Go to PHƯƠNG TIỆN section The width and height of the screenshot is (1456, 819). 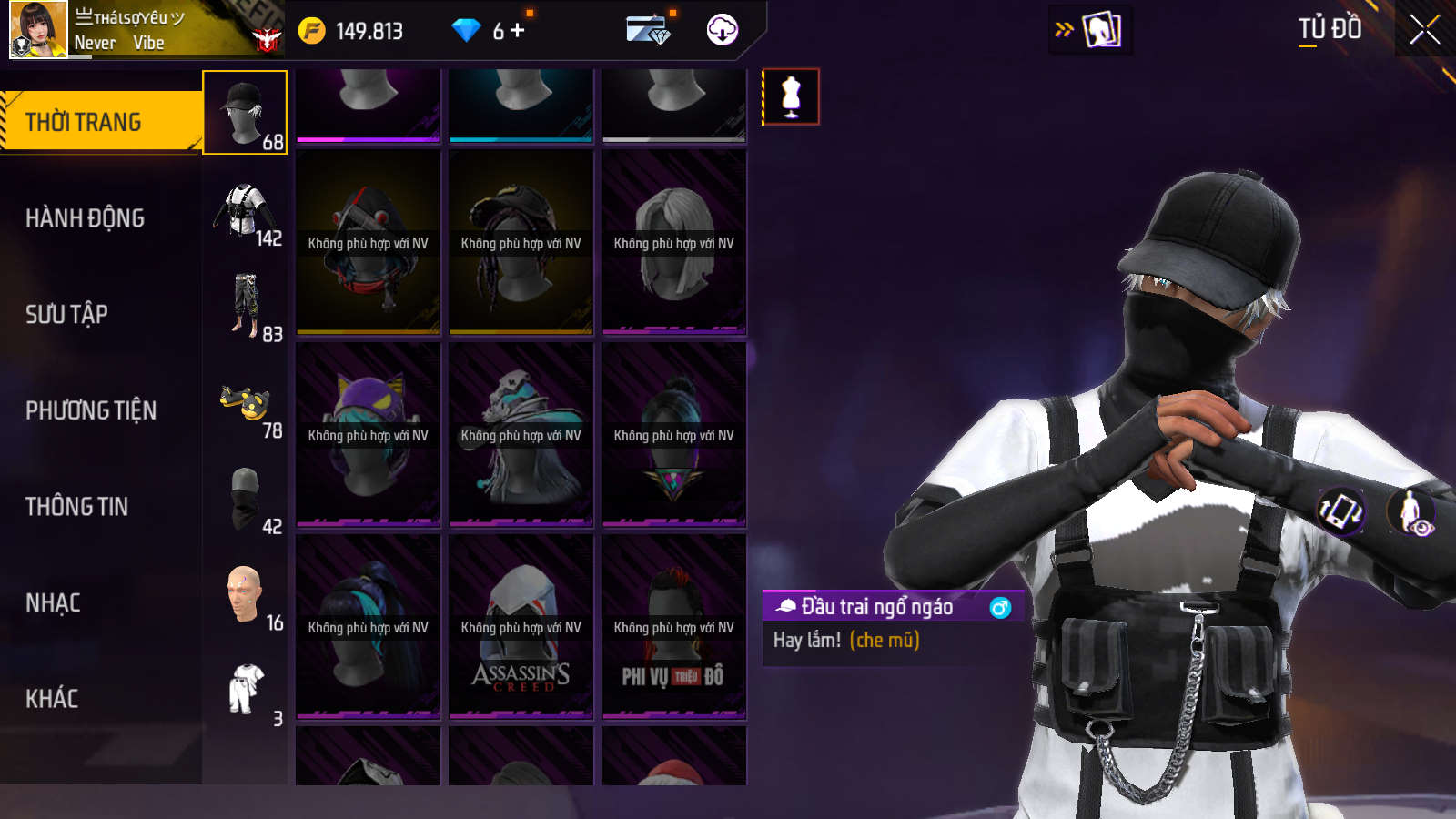(x=91, y=410)
